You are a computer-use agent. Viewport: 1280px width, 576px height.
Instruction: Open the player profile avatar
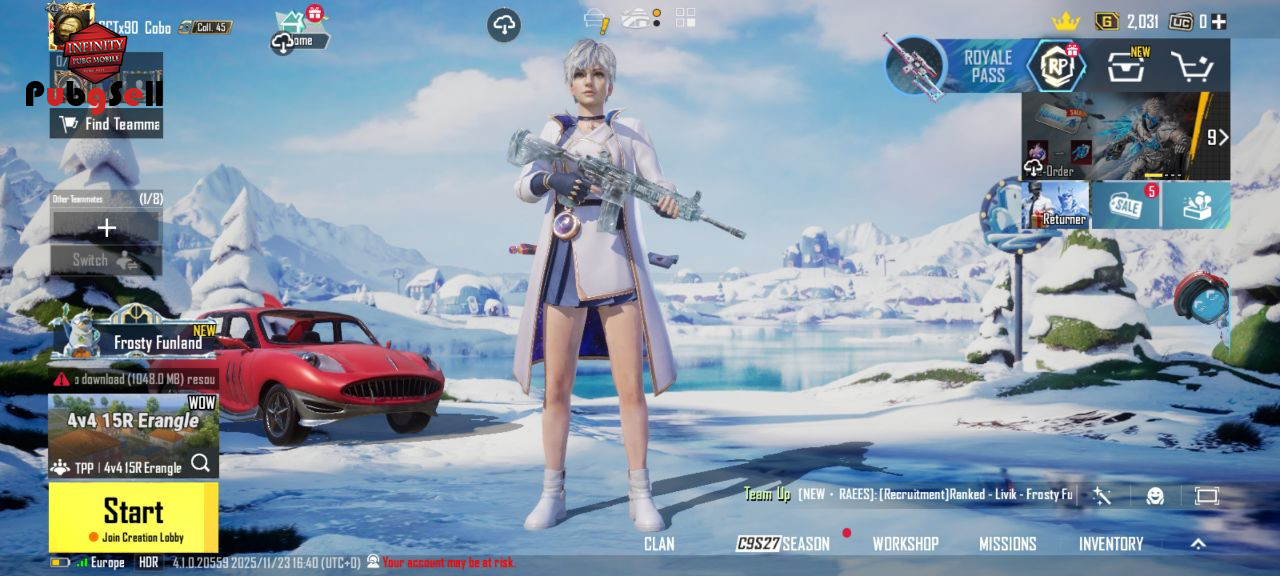[x=72, y=25]
